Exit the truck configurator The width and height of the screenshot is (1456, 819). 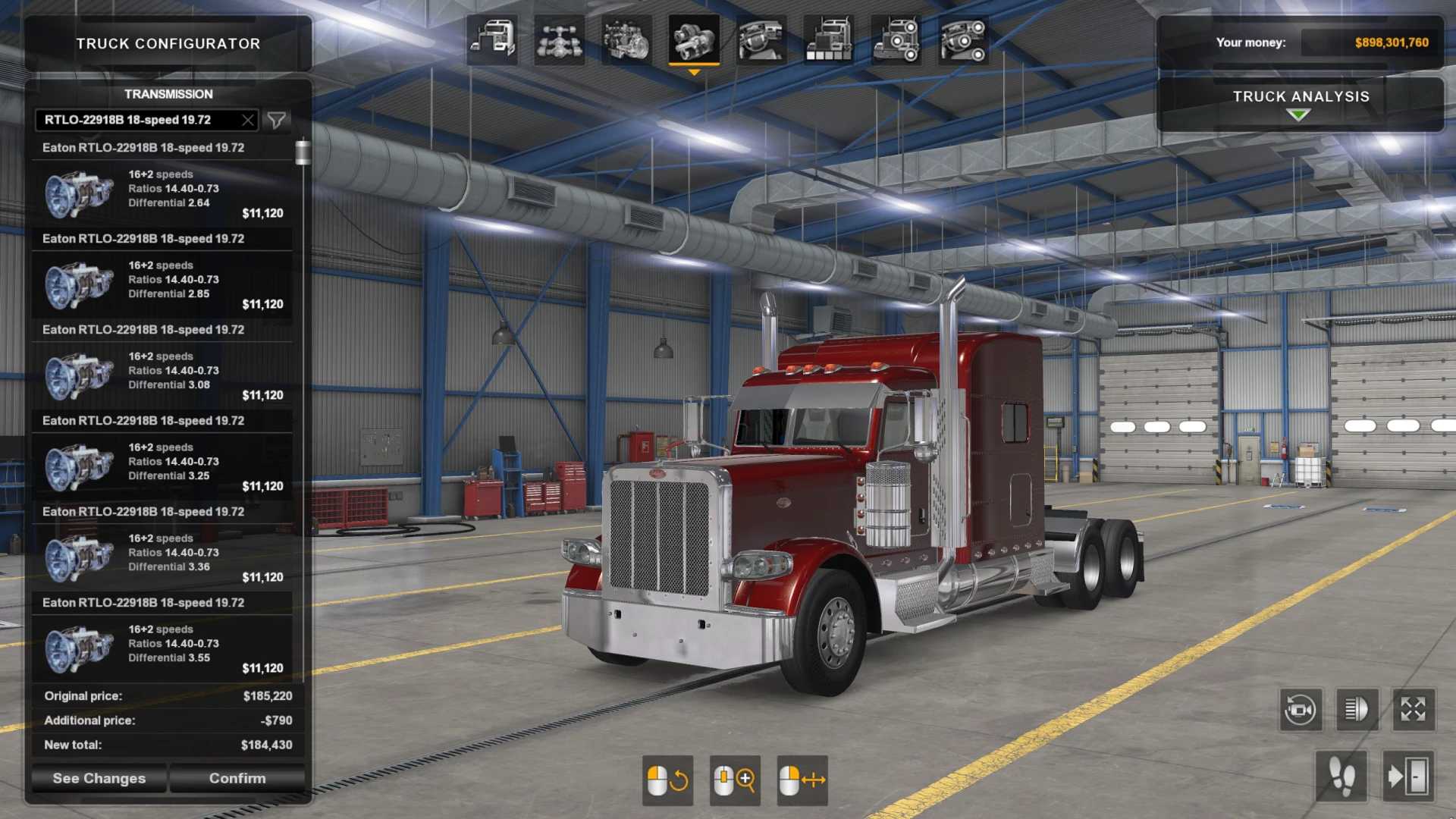(1407, 777)
